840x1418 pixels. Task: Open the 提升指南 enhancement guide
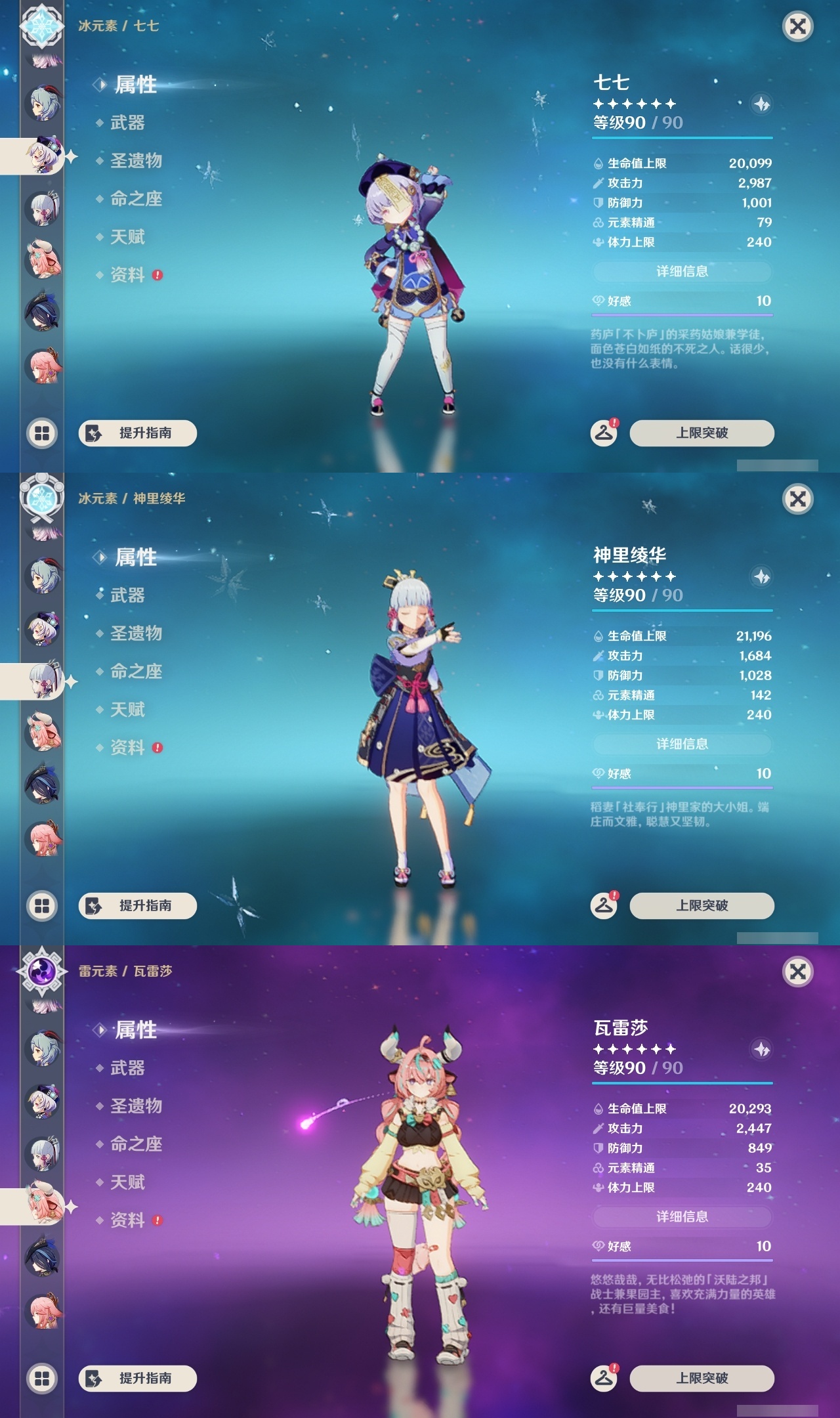click(x=137, y=433)
